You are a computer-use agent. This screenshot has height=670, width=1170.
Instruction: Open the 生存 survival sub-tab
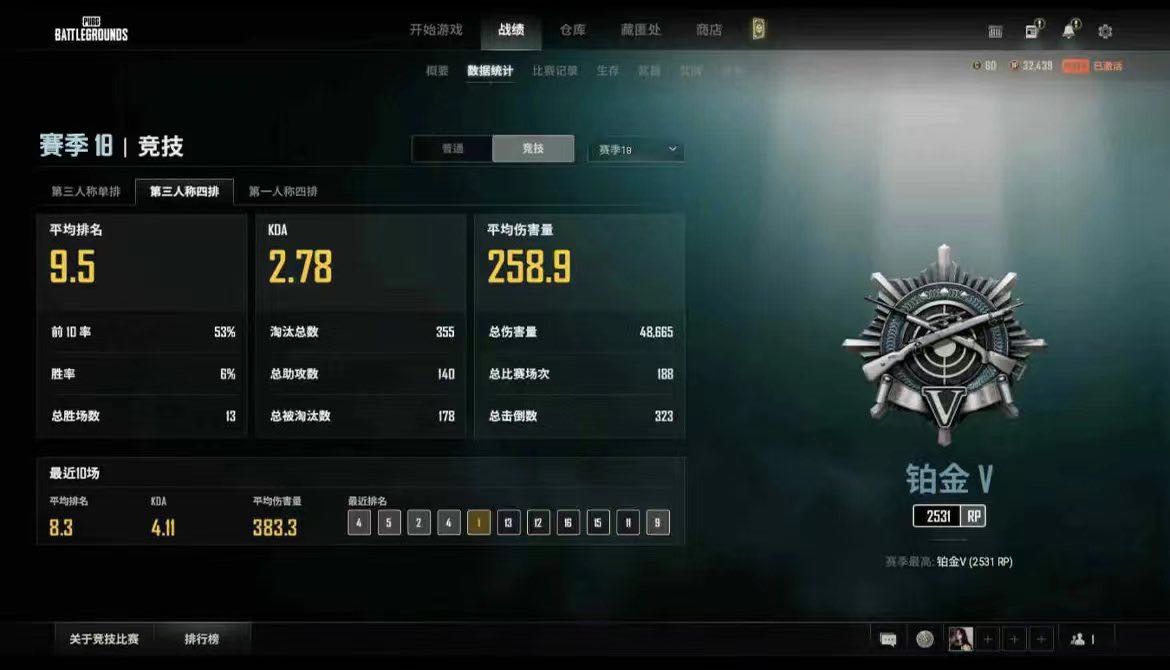pos(608,71)
